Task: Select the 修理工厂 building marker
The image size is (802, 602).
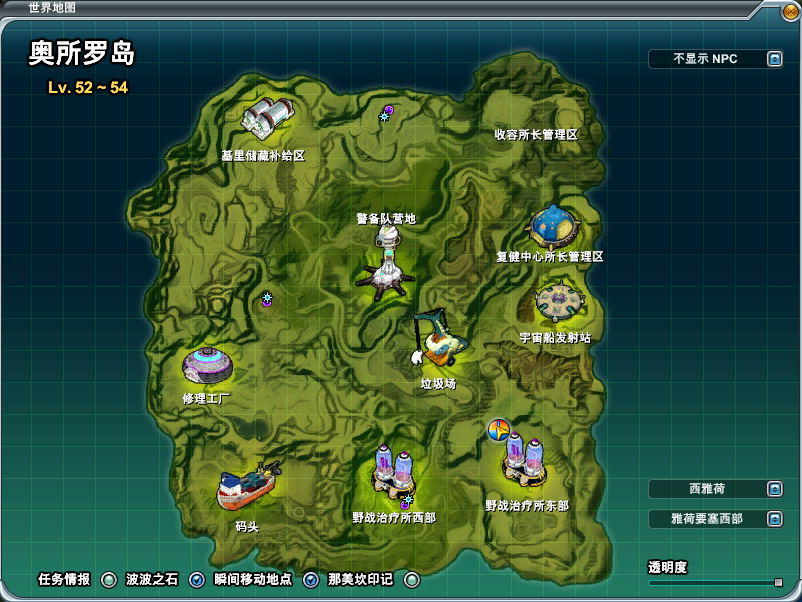Action: [x=208, y=366]
